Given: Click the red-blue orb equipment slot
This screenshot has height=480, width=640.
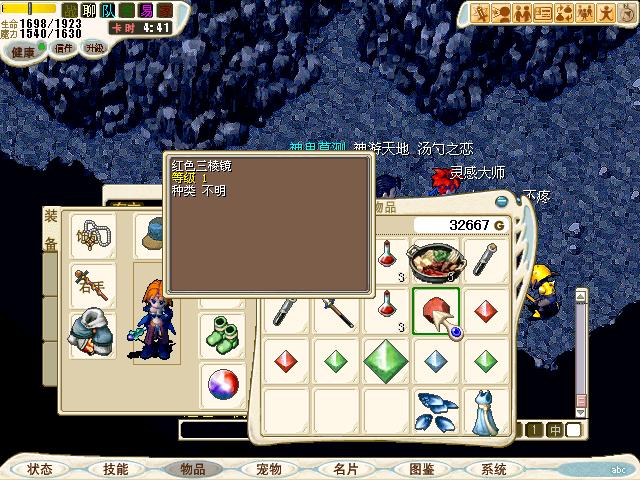Looking at the screenshot, I should coord(222,383).
